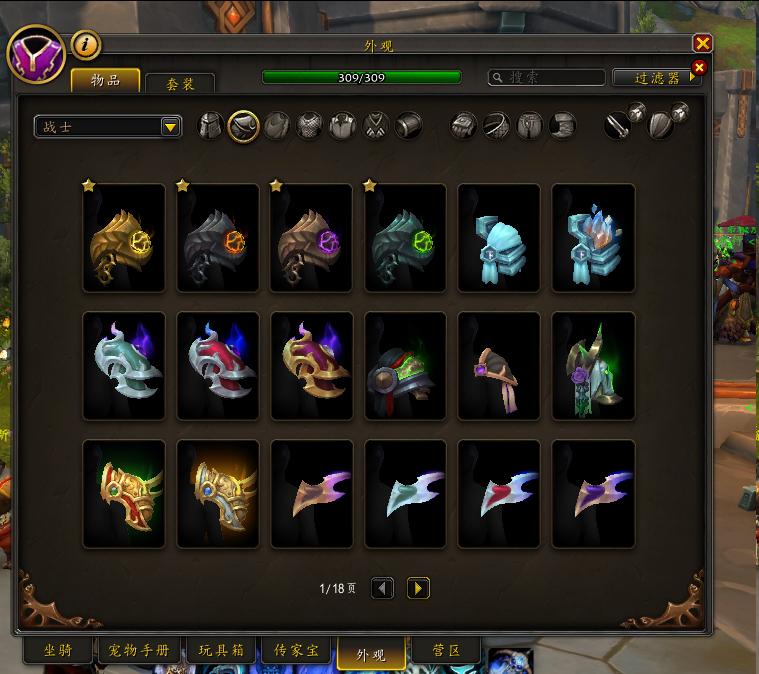
Task: Switch to the 物品 items tab
Action: [x=105, y=80]
